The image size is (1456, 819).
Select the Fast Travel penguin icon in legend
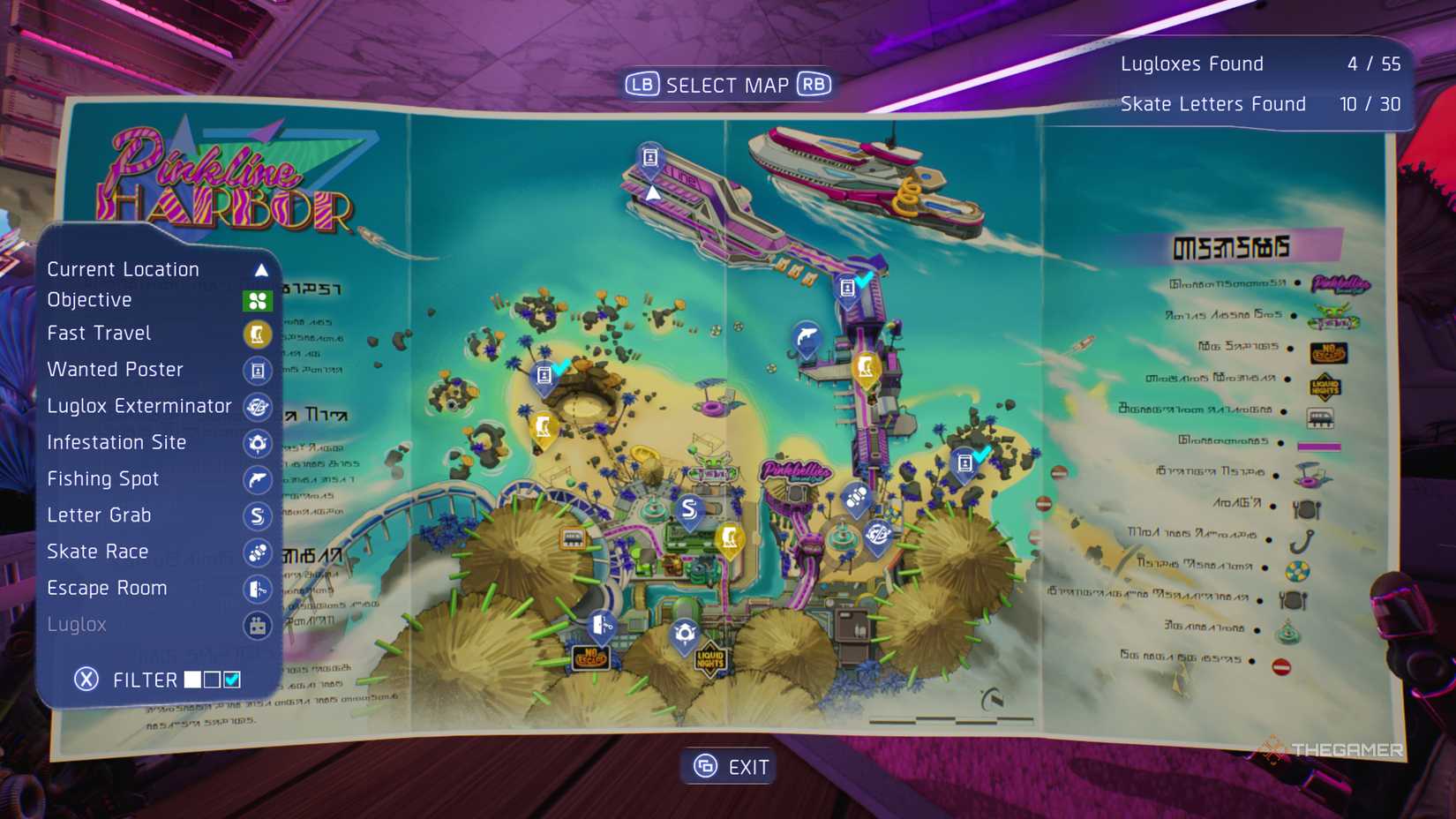(x=257, y=334)
